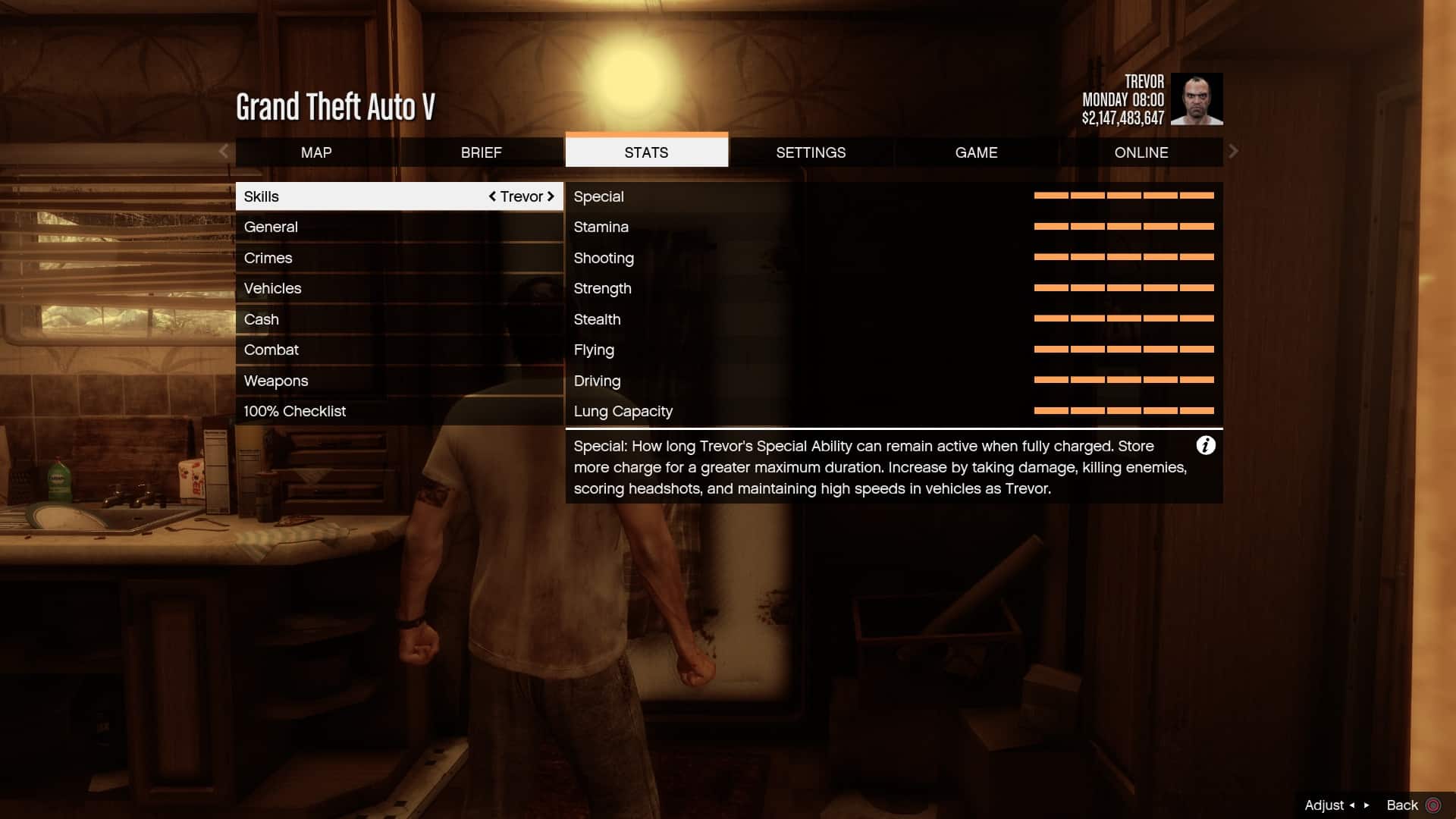Click the tab bar's right scroll arrow
1456x819 pixels.
[1233, 151]
